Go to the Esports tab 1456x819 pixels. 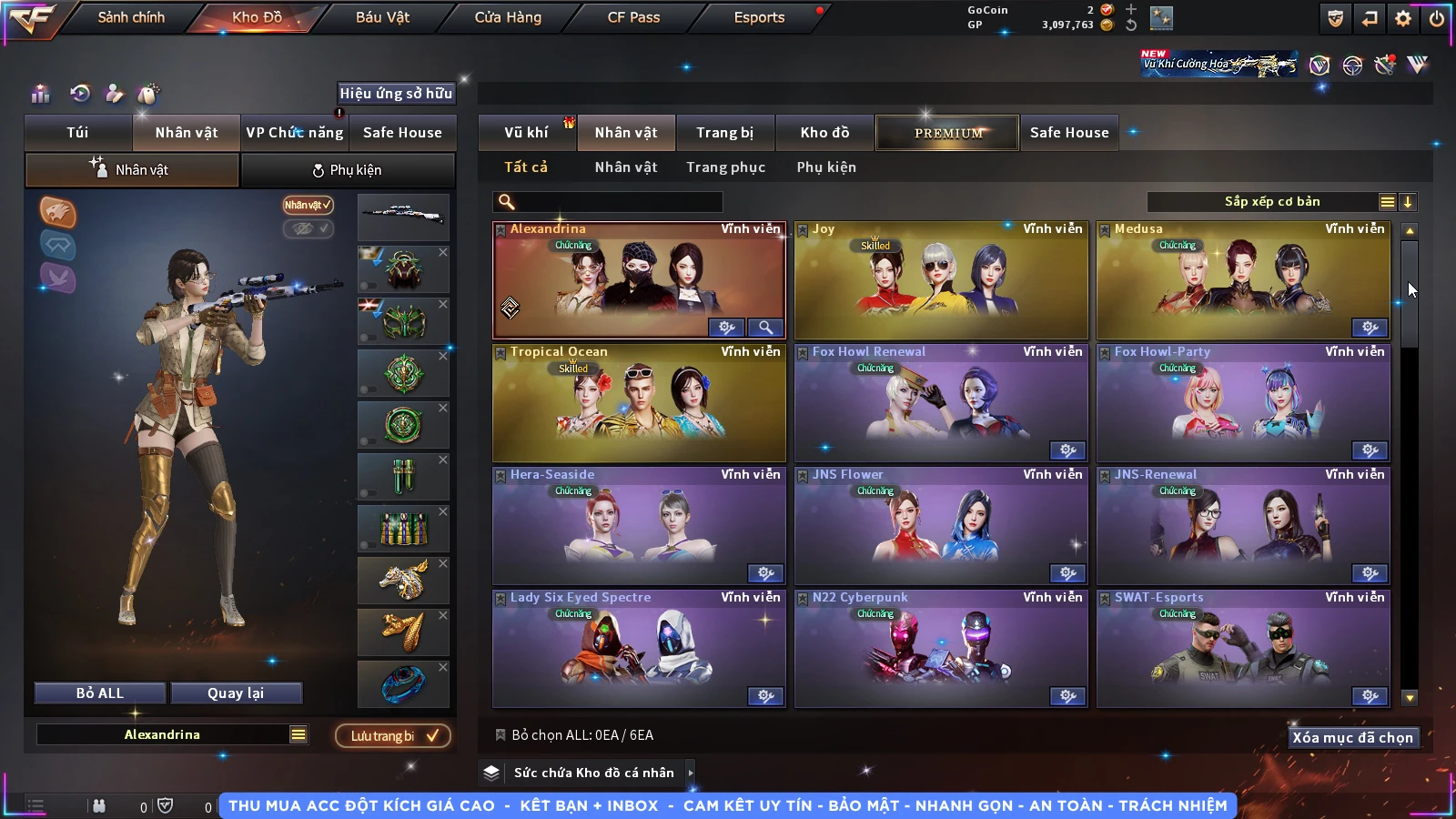click(759, 17)
